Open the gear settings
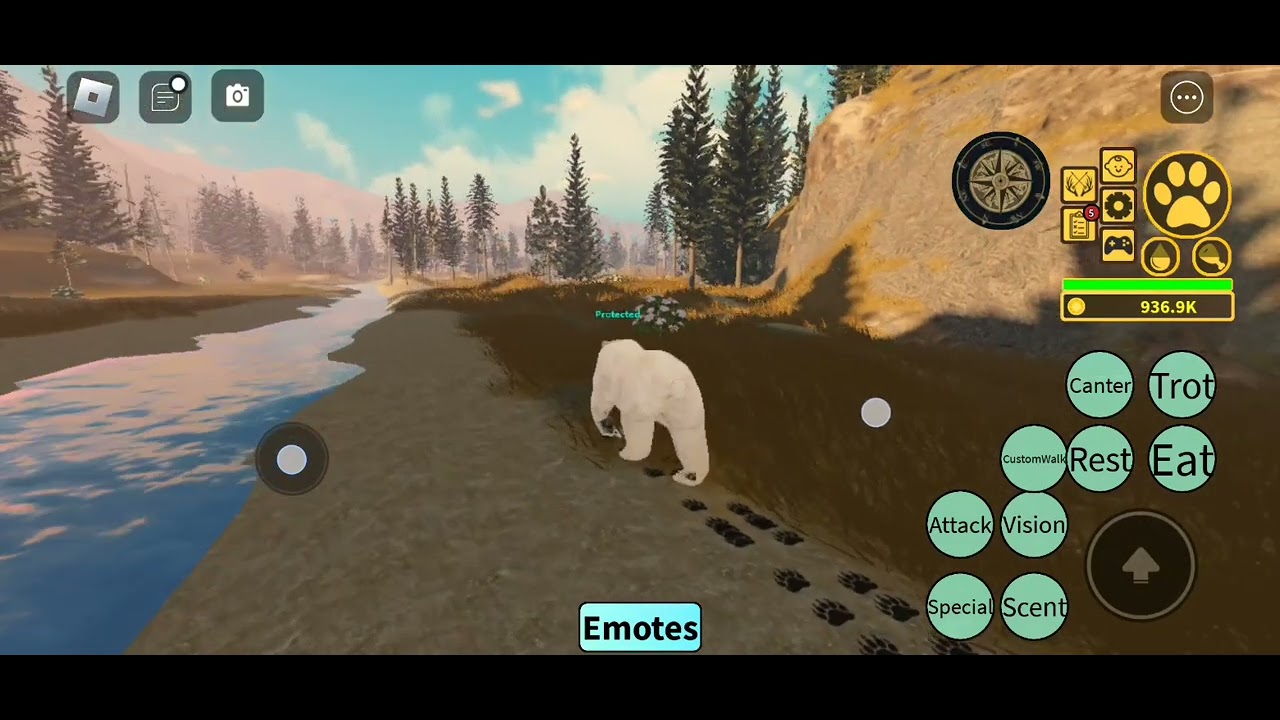Viewport: 1280px width, 720px height. pos(1117,206)
